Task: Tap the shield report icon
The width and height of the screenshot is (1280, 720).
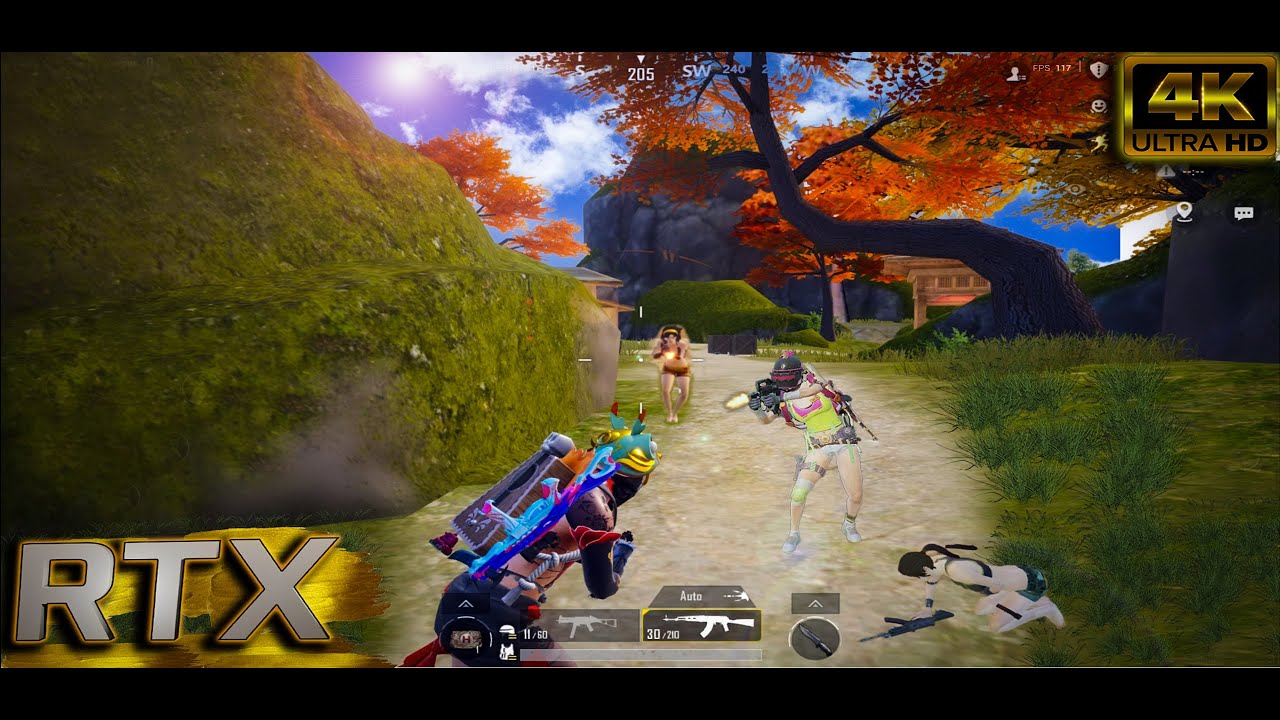Action: tap(1099, 70)
